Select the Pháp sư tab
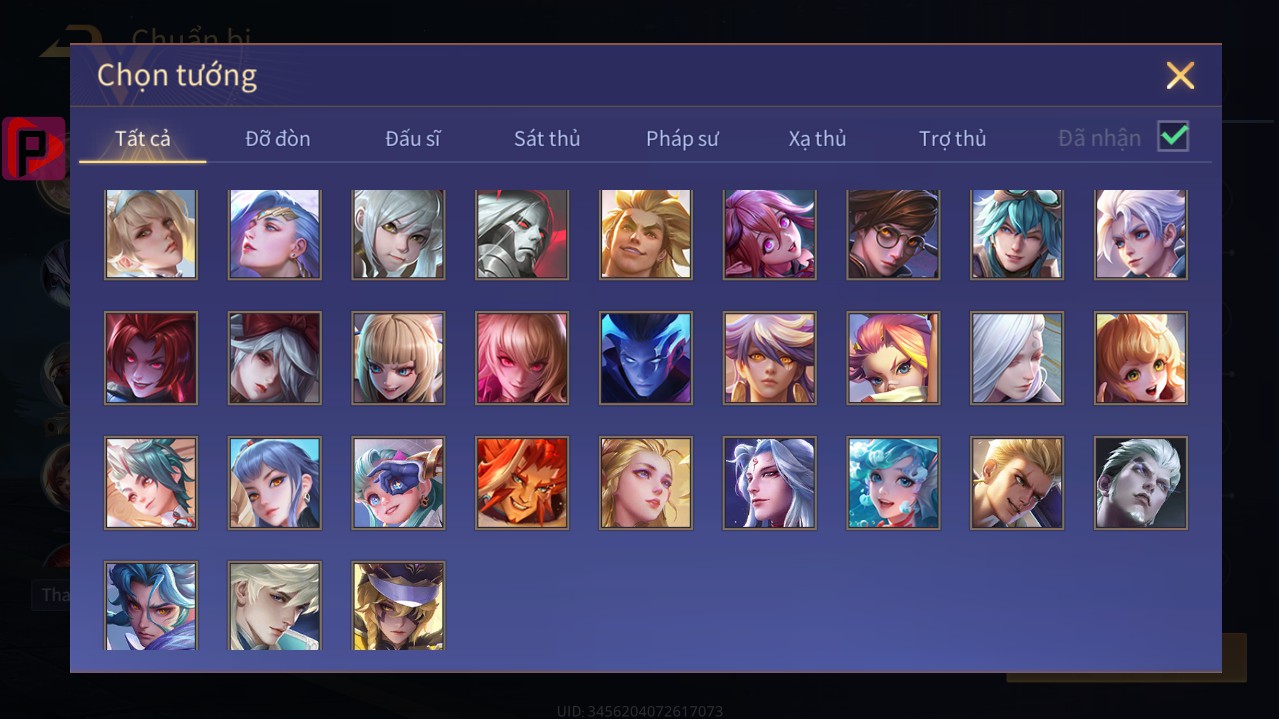 (x=682, y=139)
